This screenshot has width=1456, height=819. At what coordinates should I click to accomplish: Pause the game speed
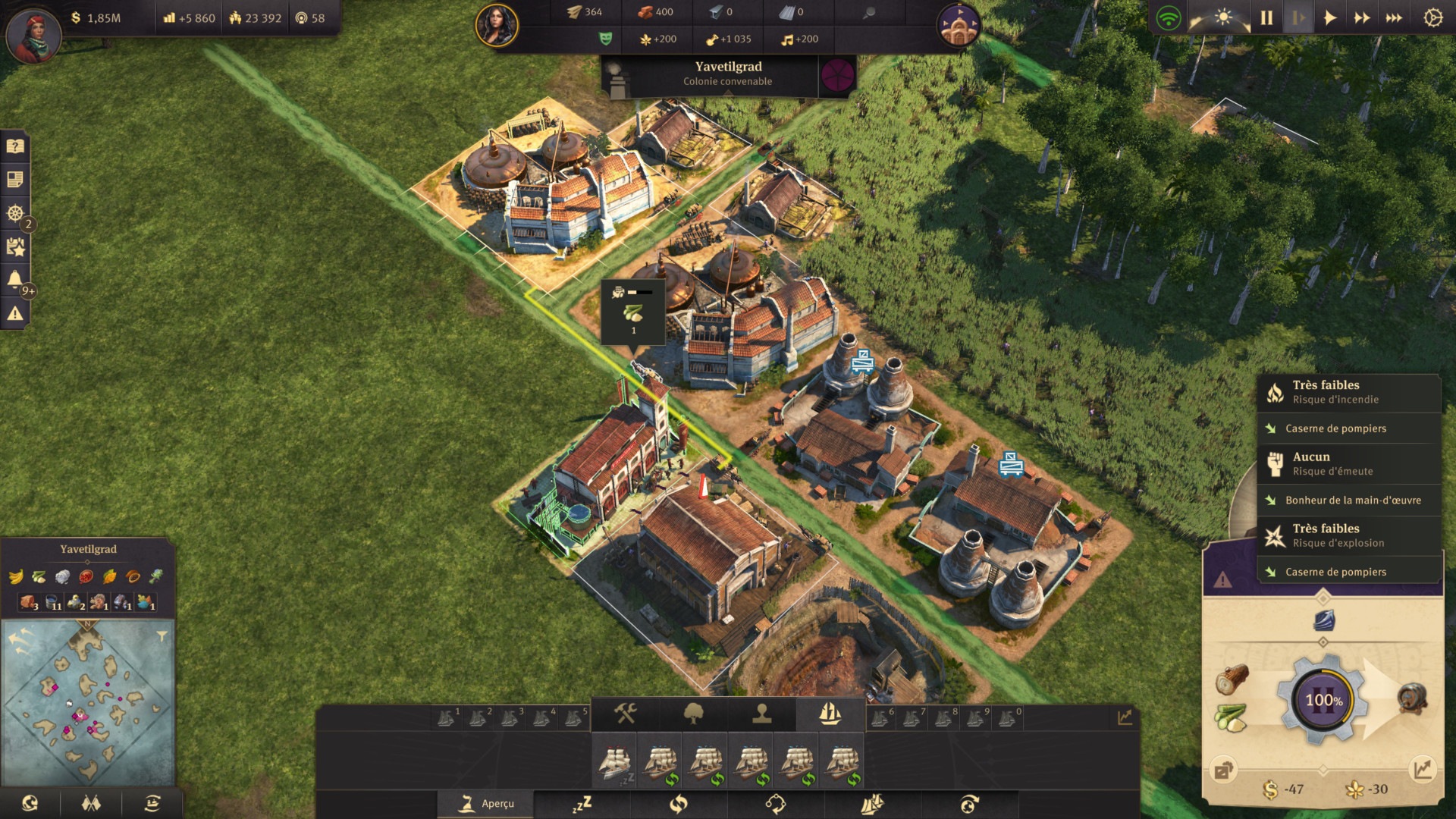point(1266,17)
